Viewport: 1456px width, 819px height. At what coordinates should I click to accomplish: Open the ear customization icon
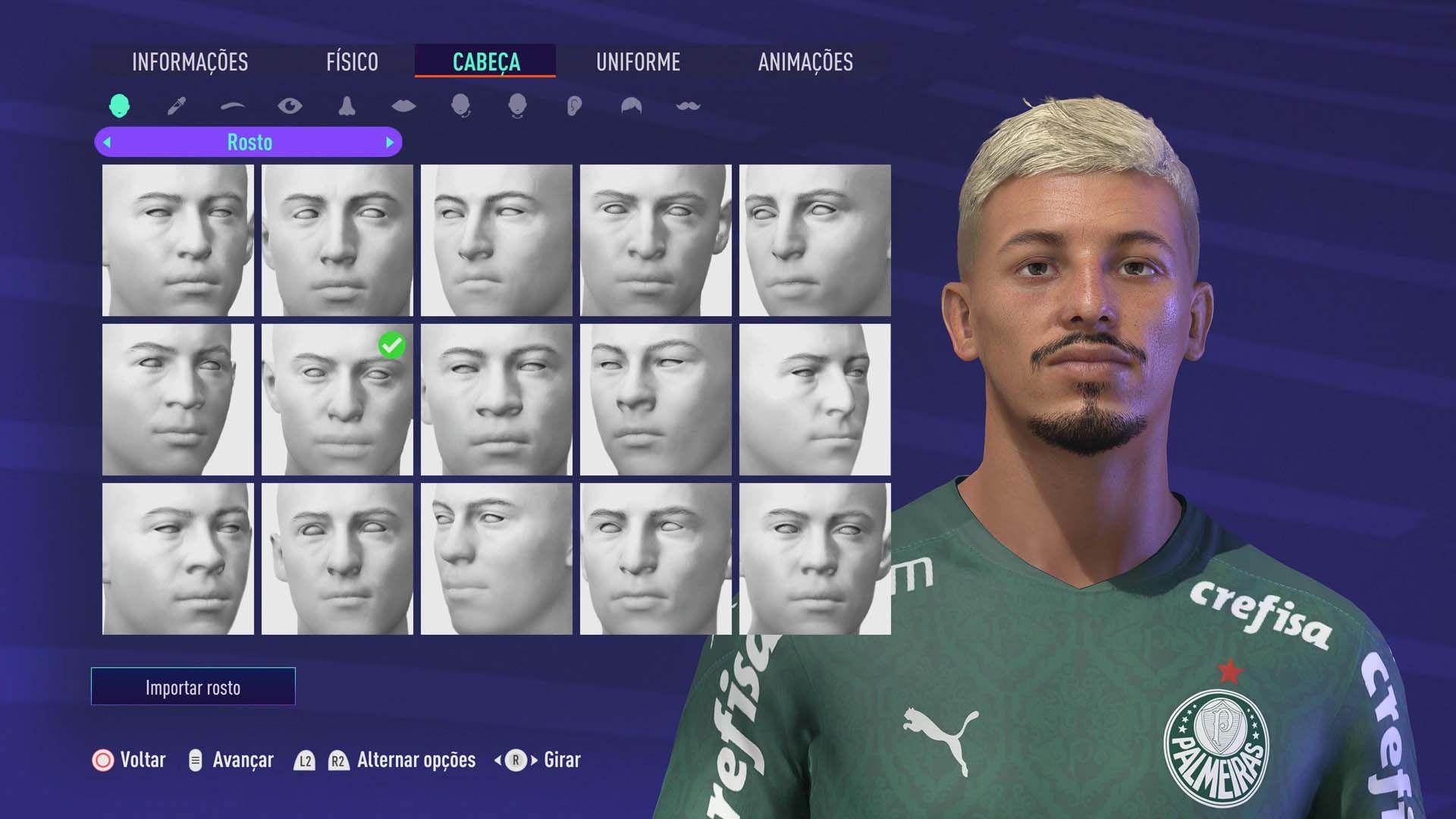click(573, 106)
